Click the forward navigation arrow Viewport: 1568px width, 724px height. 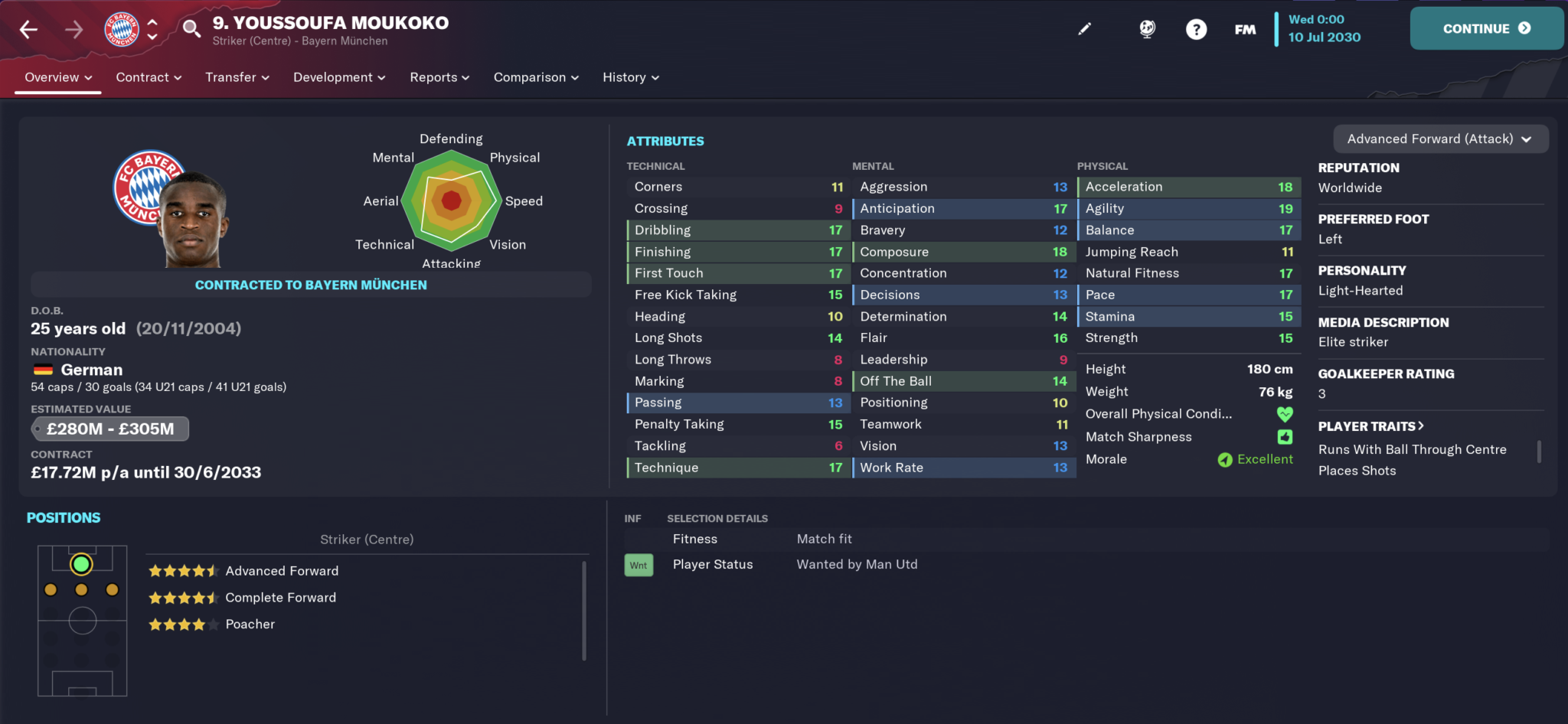pyautogui.click(x=73, y=28)
